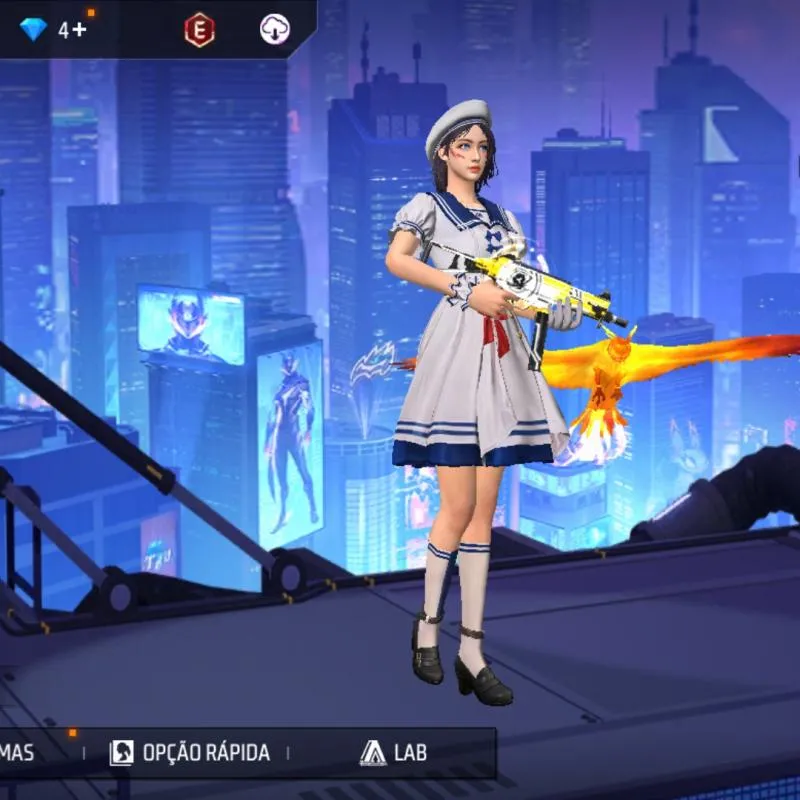This screenshot has width=800, height=800.
Task: Open the partially visible Armas menu
Action: pyautogui.click(x=20, y=753)
